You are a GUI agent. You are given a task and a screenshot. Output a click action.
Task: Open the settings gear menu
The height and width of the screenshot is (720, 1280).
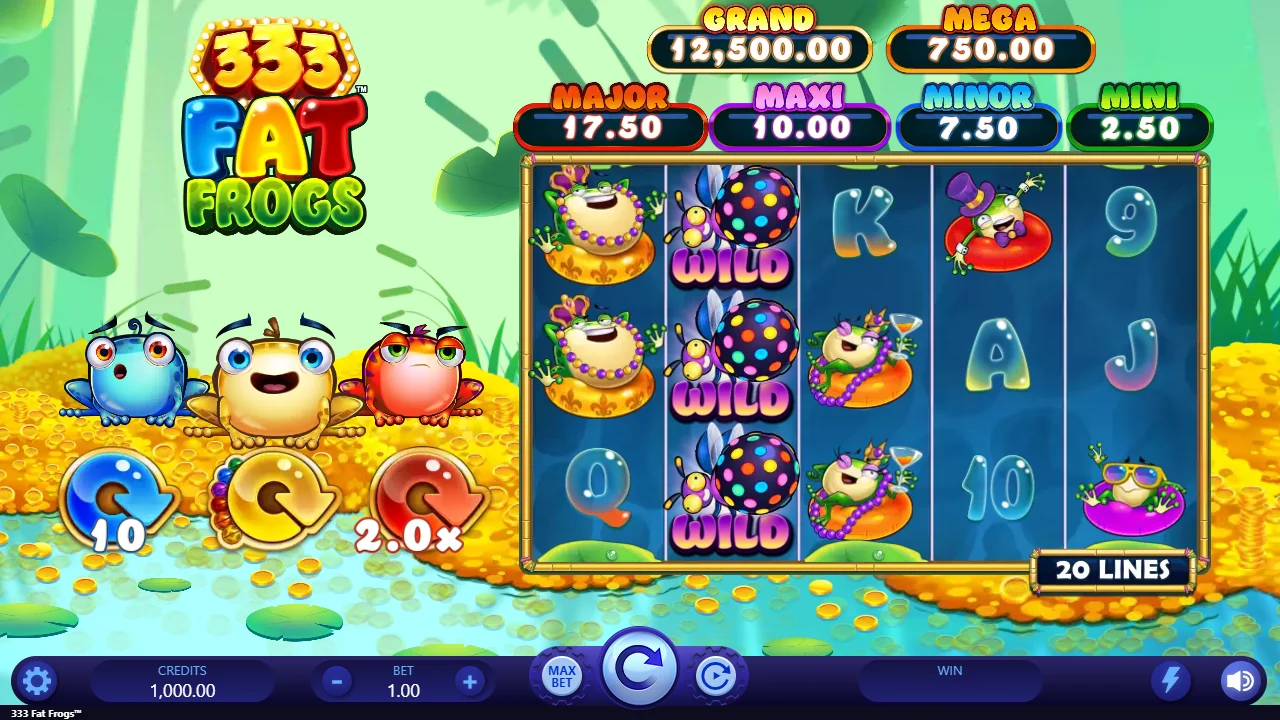coord(37,680)
